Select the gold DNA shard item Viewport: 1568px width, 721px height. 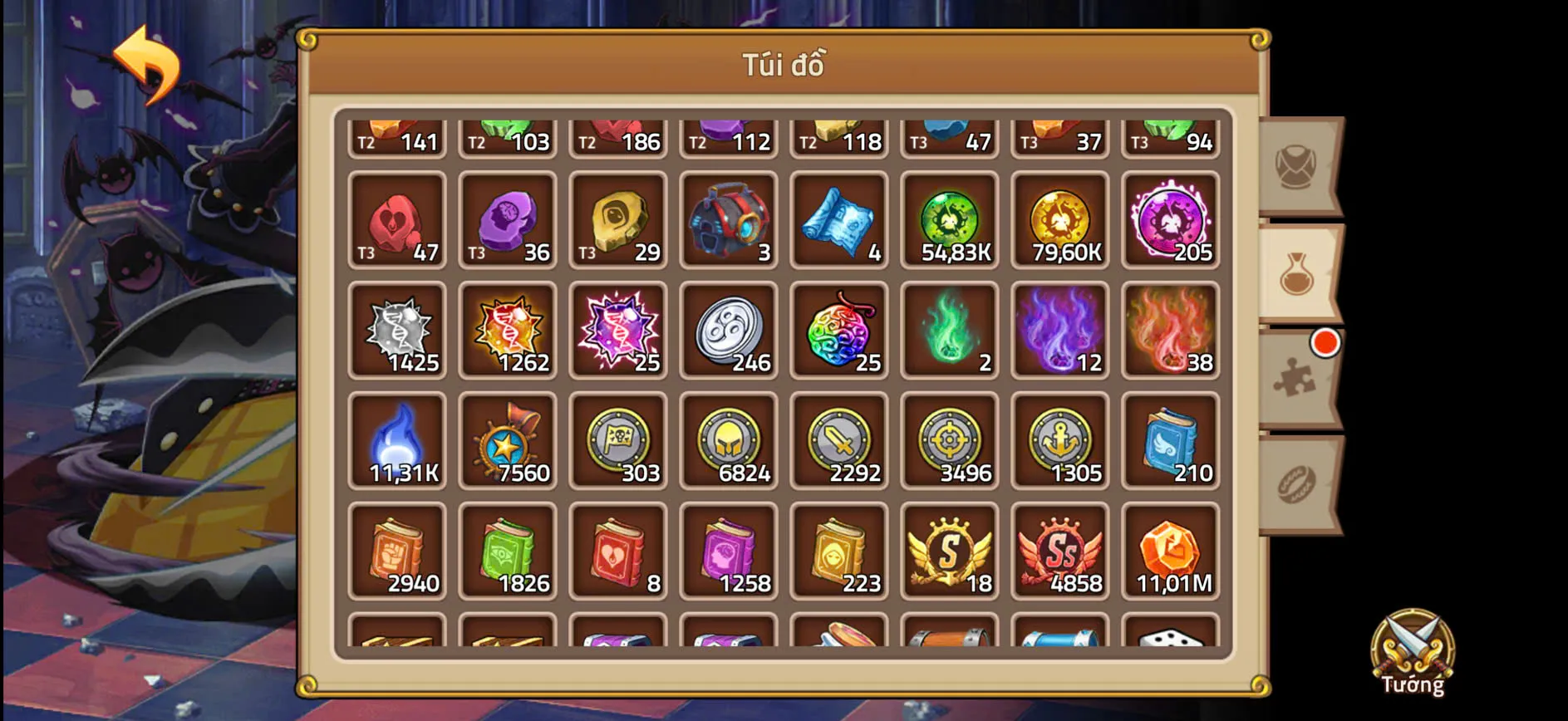pyautogui.click(x=508, y=331)
